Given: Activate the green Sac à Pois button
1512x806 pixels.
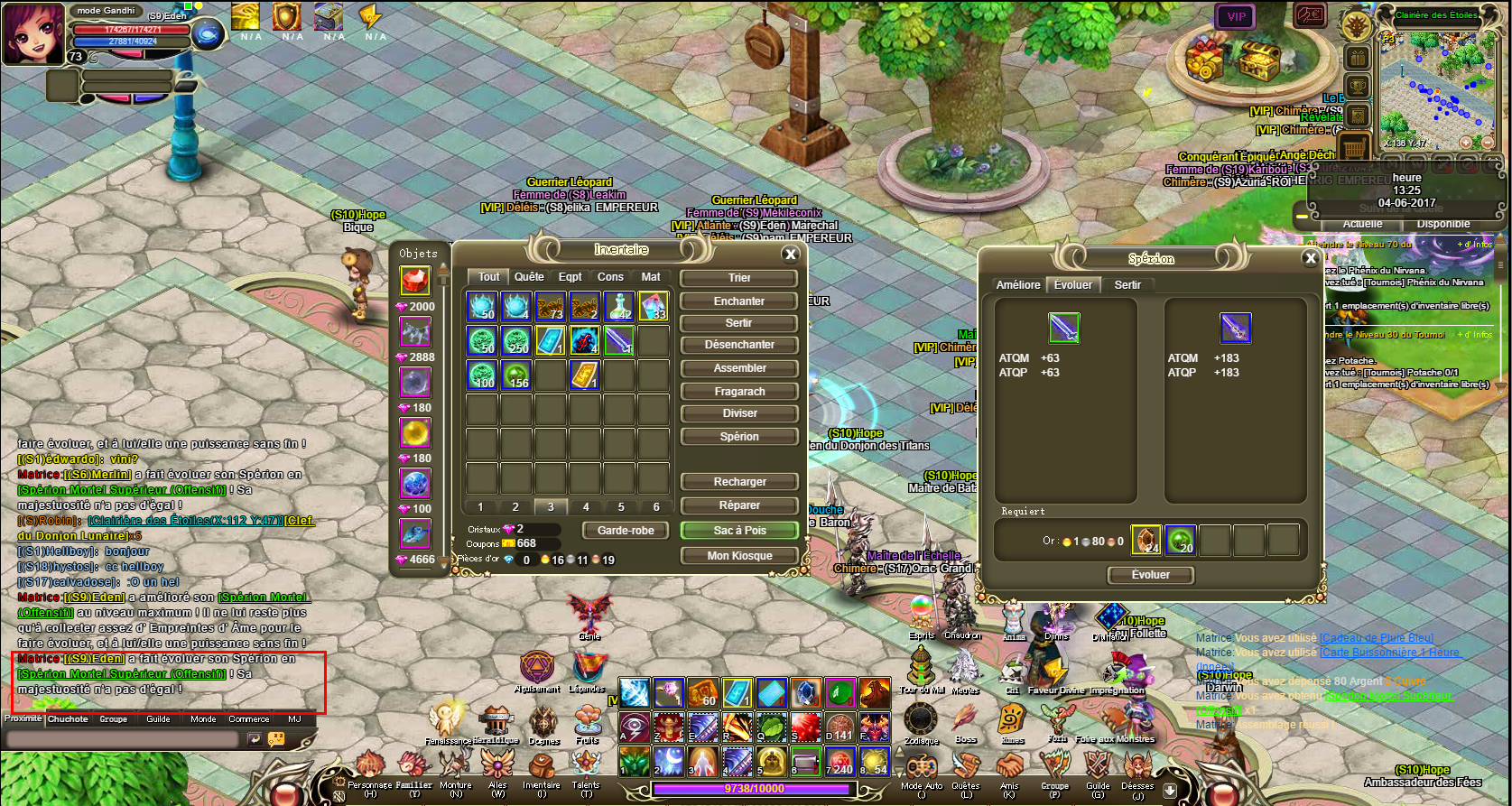Looking at the screenshot, I should click(x=739, y=531).
